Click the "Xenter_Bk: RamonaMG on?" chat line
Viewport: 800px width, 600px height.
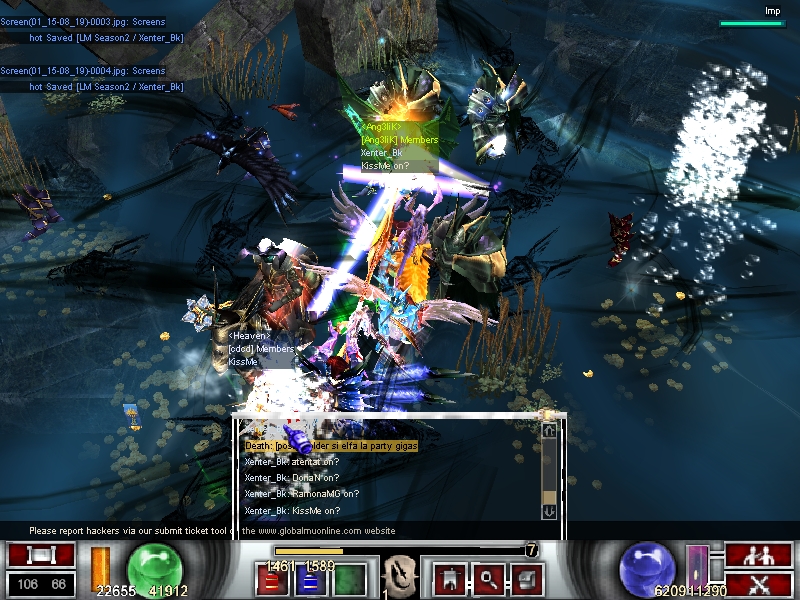coord(308,494)
